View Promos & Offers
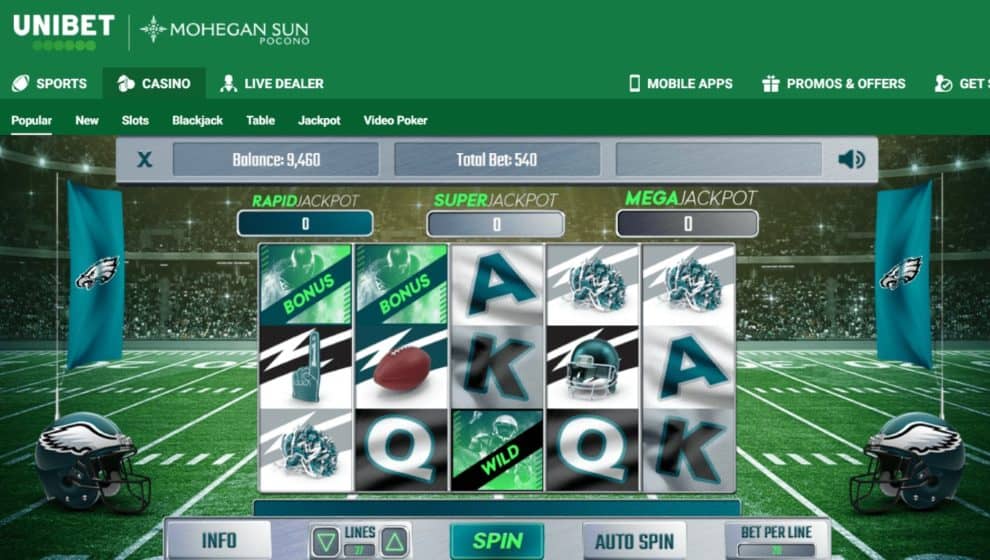This screenshot has height=560, width=990. [x=833, y=83]
